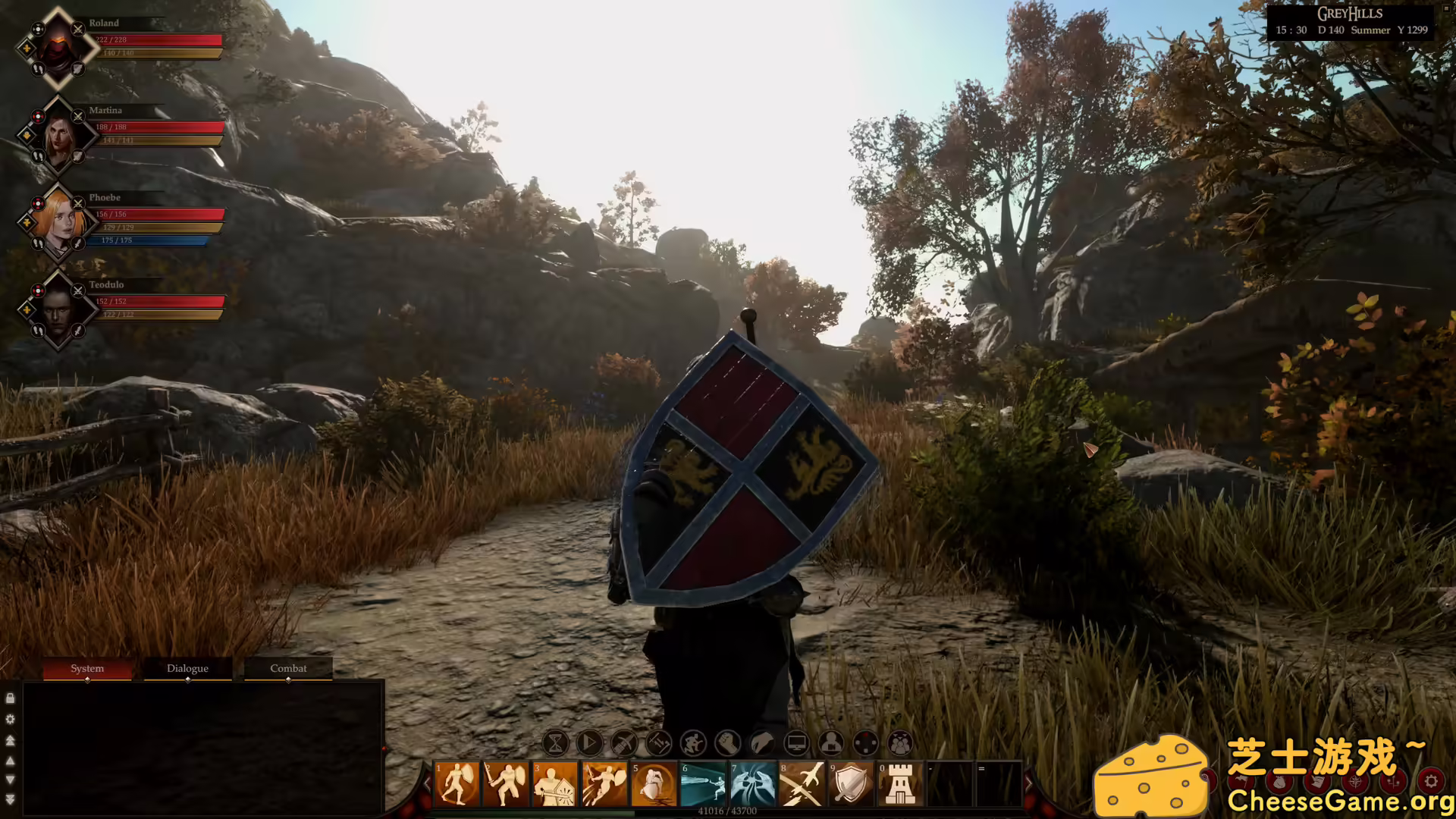Activate the tower ability in slot 0
This screenshot has height=819, width=1456.
tap(900, 785)
